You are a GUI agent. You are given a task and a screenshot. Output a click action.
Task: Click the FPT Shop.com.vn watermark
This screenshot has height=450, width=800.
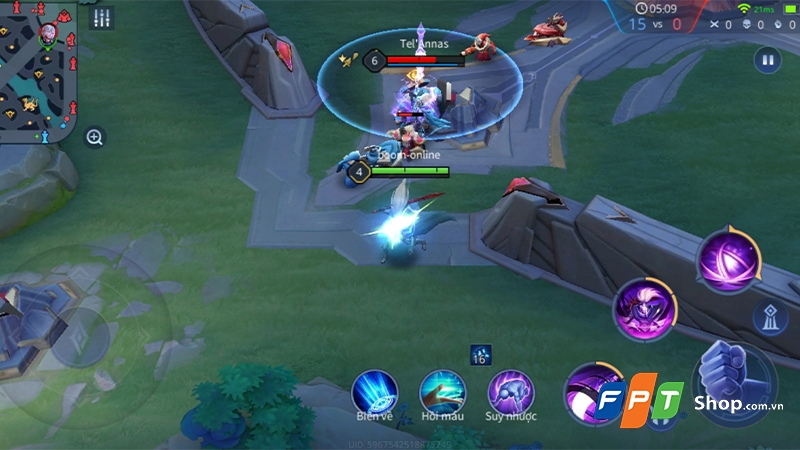tap(690, 402)
